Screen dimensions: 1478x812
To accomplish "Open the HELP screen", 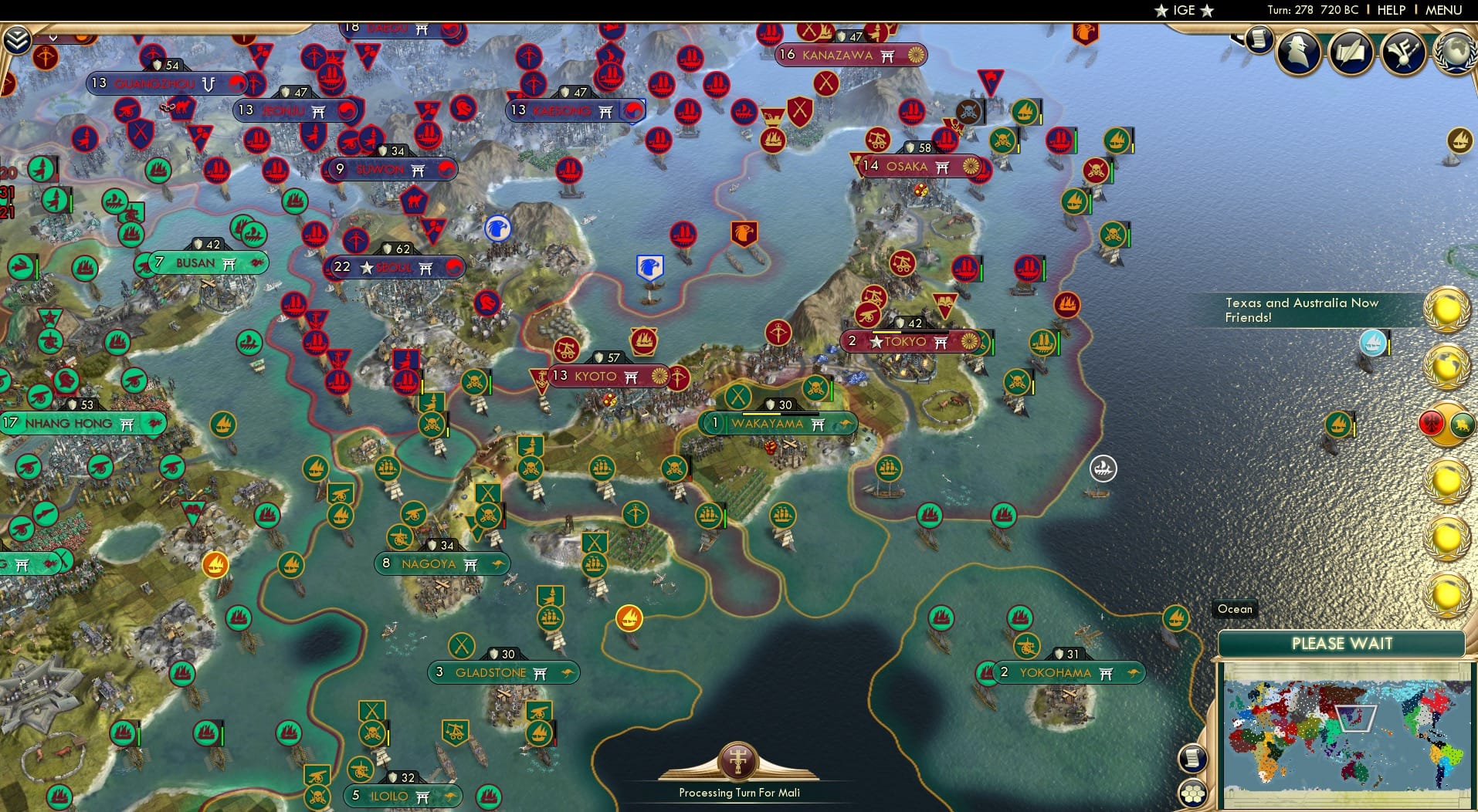I will click(1390, 10).
